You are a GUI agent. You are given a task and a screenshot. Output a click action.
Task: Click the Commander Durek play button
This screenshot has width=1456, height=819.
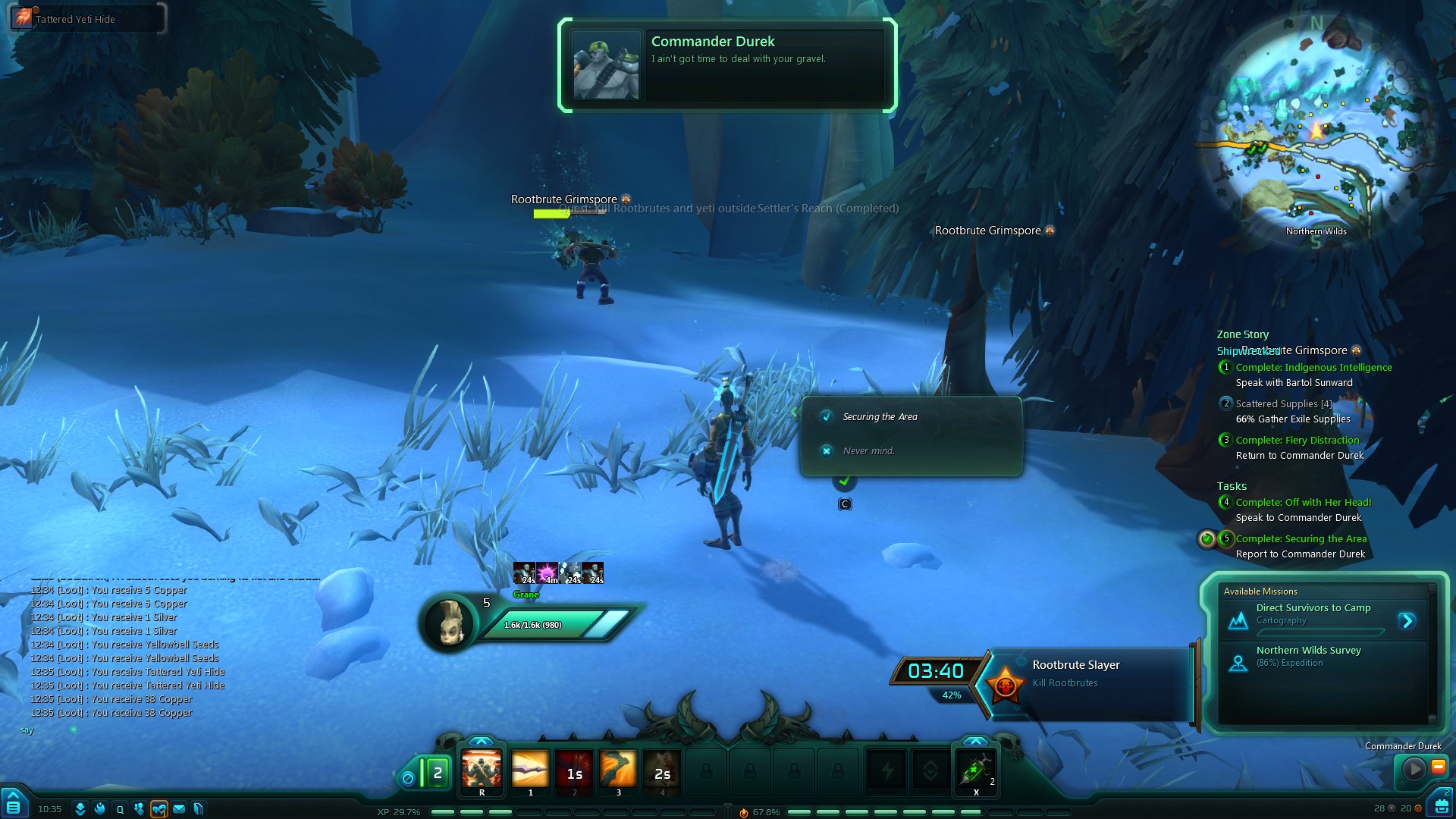click(1414, 770)
